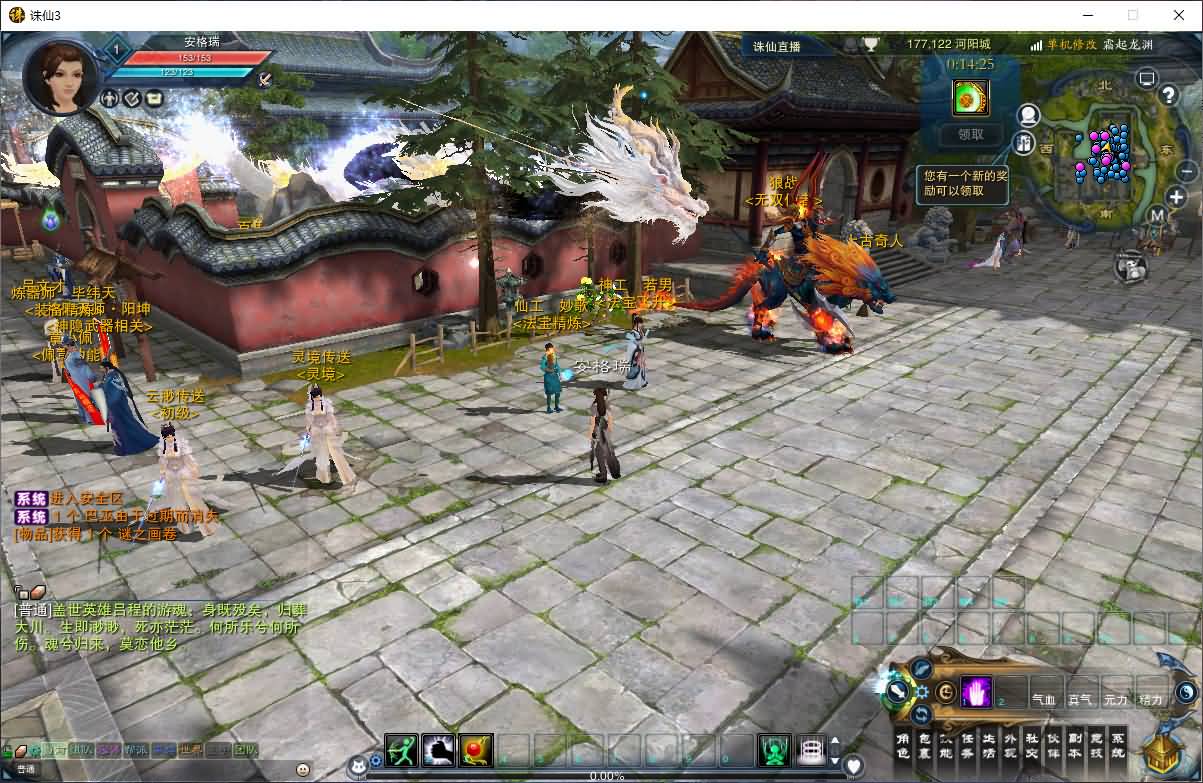The width and height of the screenshot is (1203, 783).
Task: Click the minimap's plus zoom button
Action: click(1177, 198)
